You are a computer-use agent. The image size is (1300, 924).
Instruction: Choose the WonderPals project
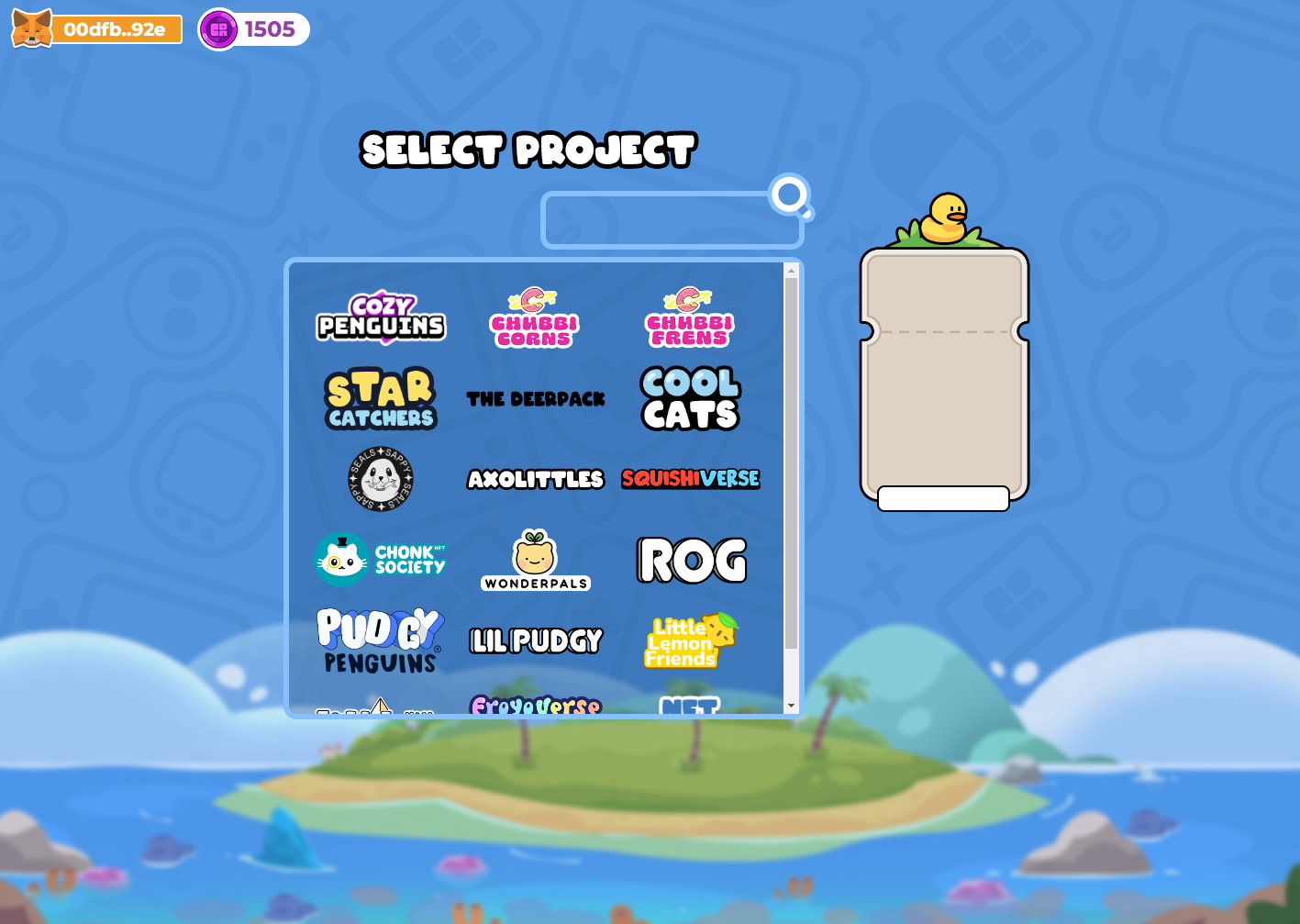(x=535, y=558)
